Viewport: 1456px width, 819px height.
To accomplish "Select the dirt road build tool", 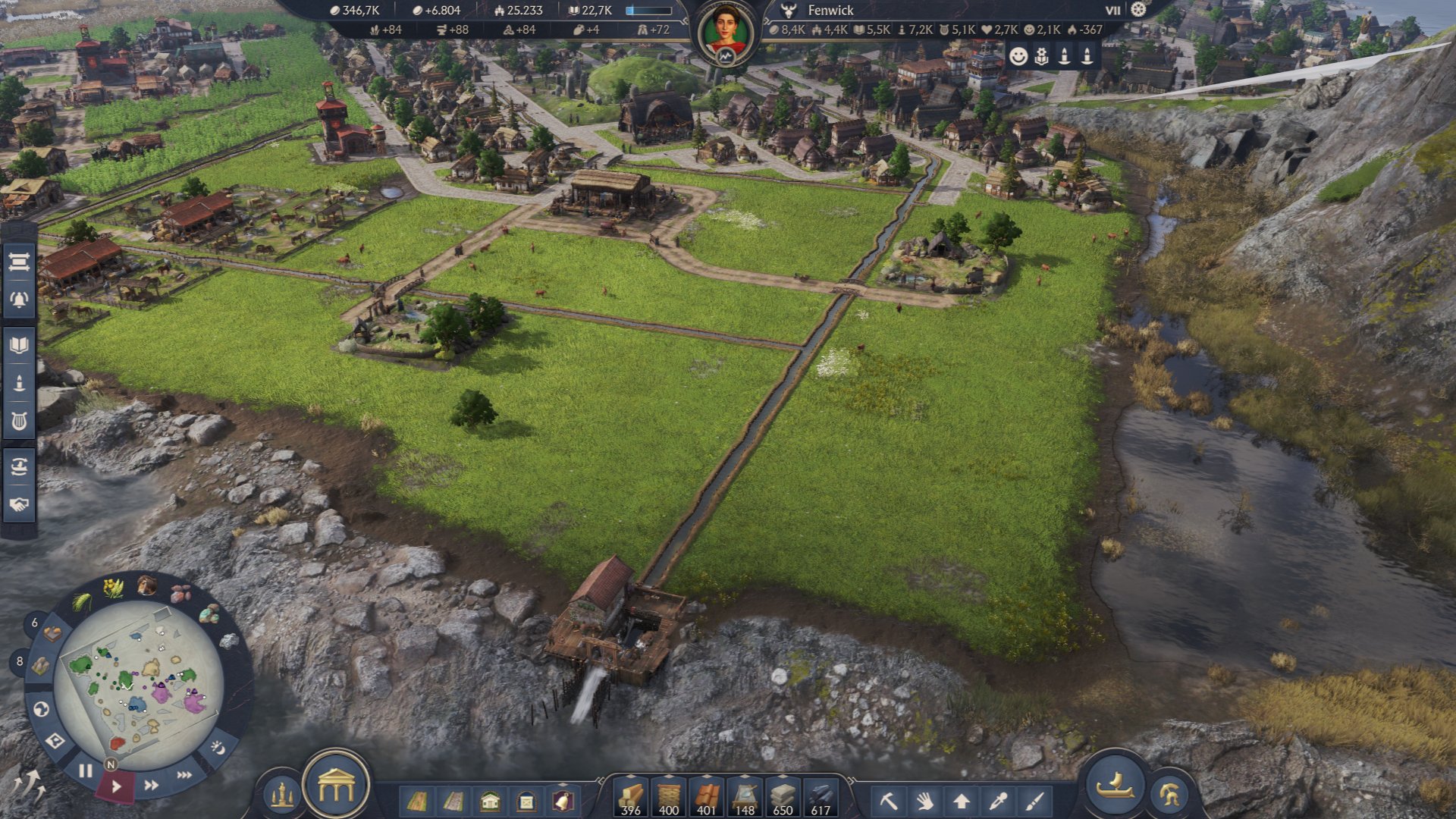I will pos(416,801).
